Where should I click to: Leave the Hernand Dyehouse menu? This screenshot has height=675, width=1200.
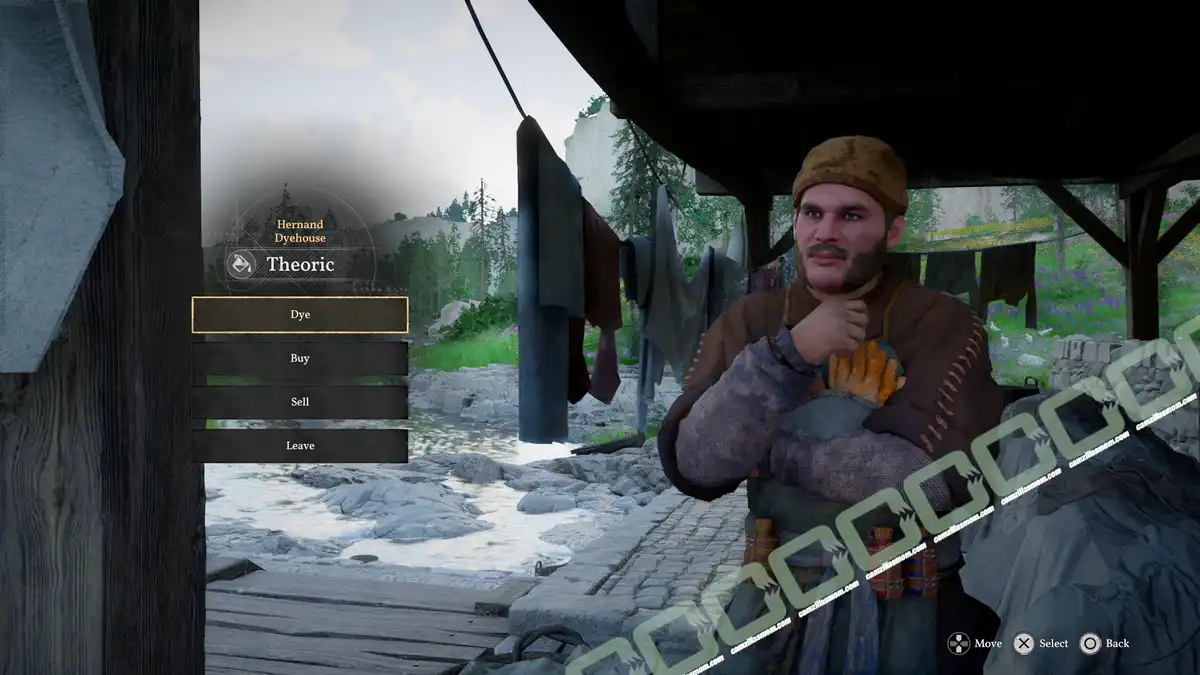[x=300, y=446]
